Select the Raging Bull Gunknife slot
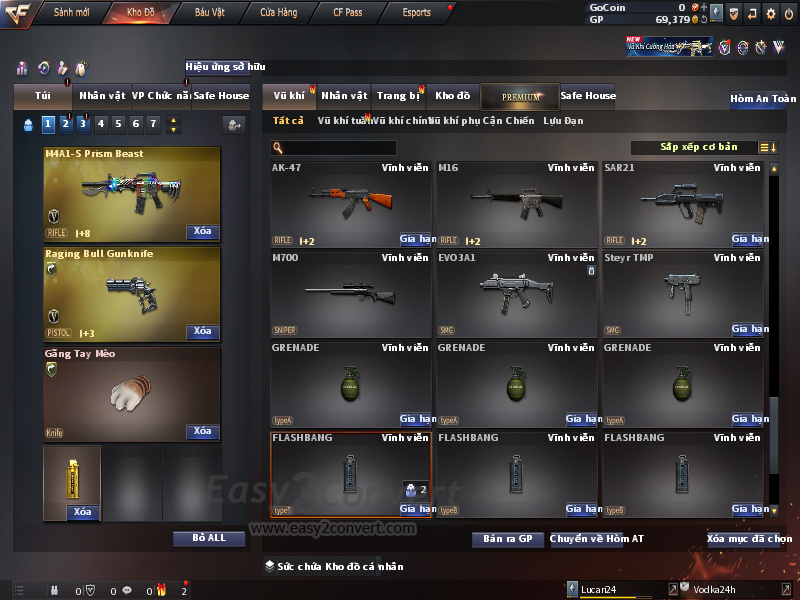This screenshot has height=600, width=800. tap(132, 293)
